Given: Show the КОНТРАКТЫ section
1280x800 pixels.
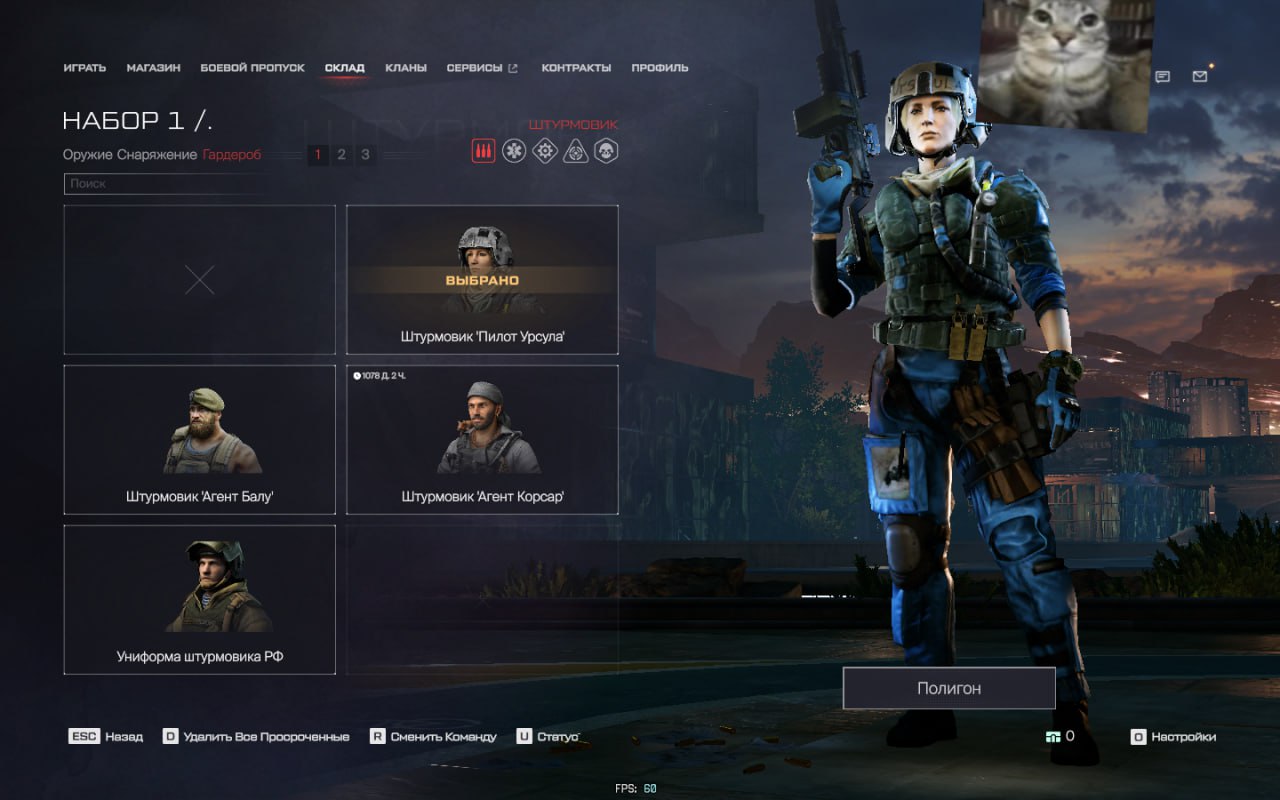Looking at the screenshot, I should (x=576, y=68).
